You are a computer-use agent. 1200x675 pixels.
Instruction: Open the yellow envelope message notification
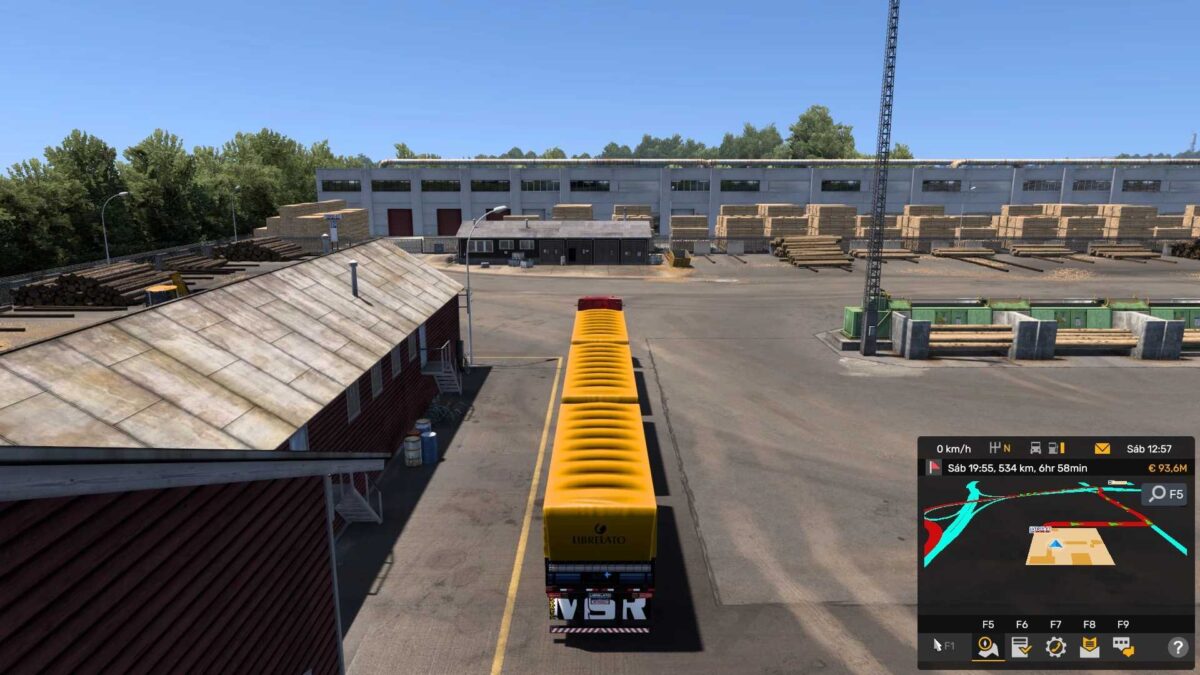click(1102, 448)
